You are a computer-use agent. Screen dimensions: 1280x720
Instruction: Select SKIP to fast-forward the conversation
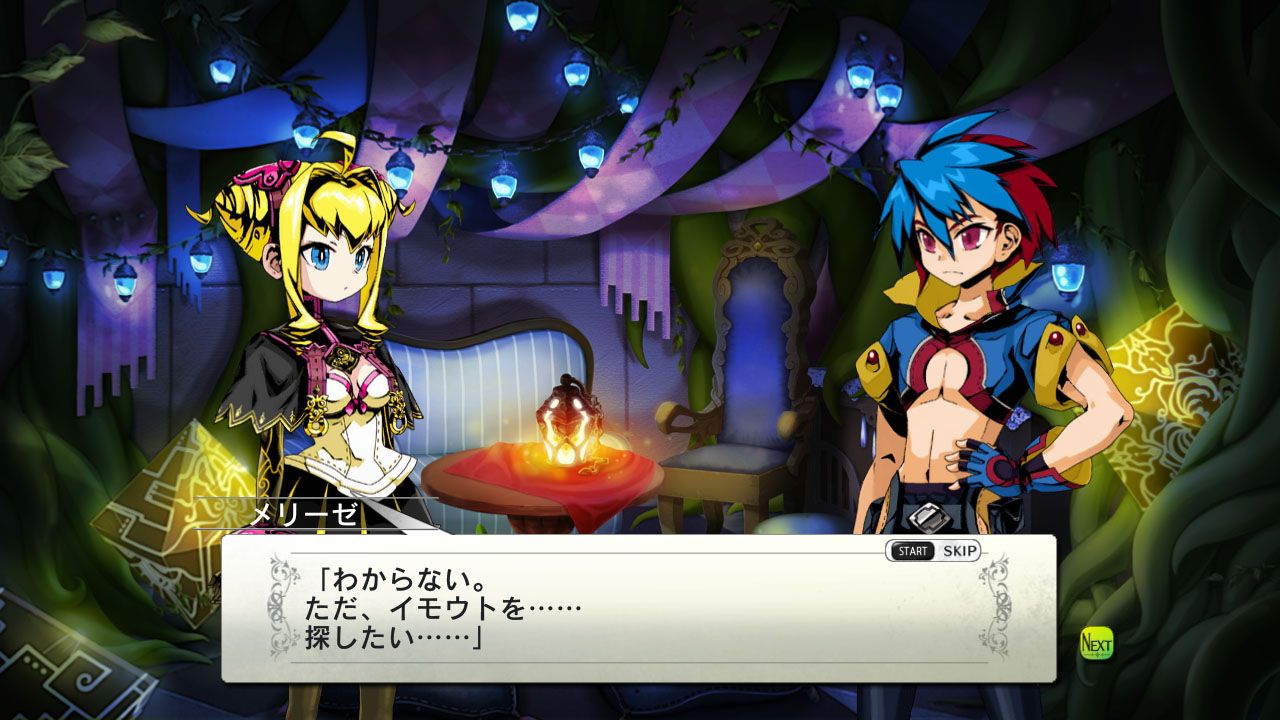click(960, 549)
